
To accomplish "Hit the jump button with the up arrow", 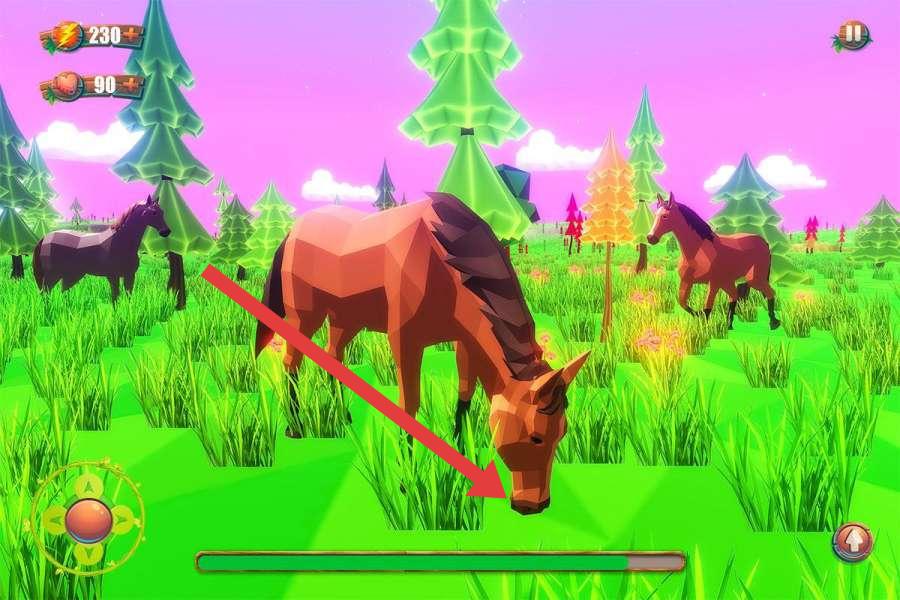I will coord(853,542).
